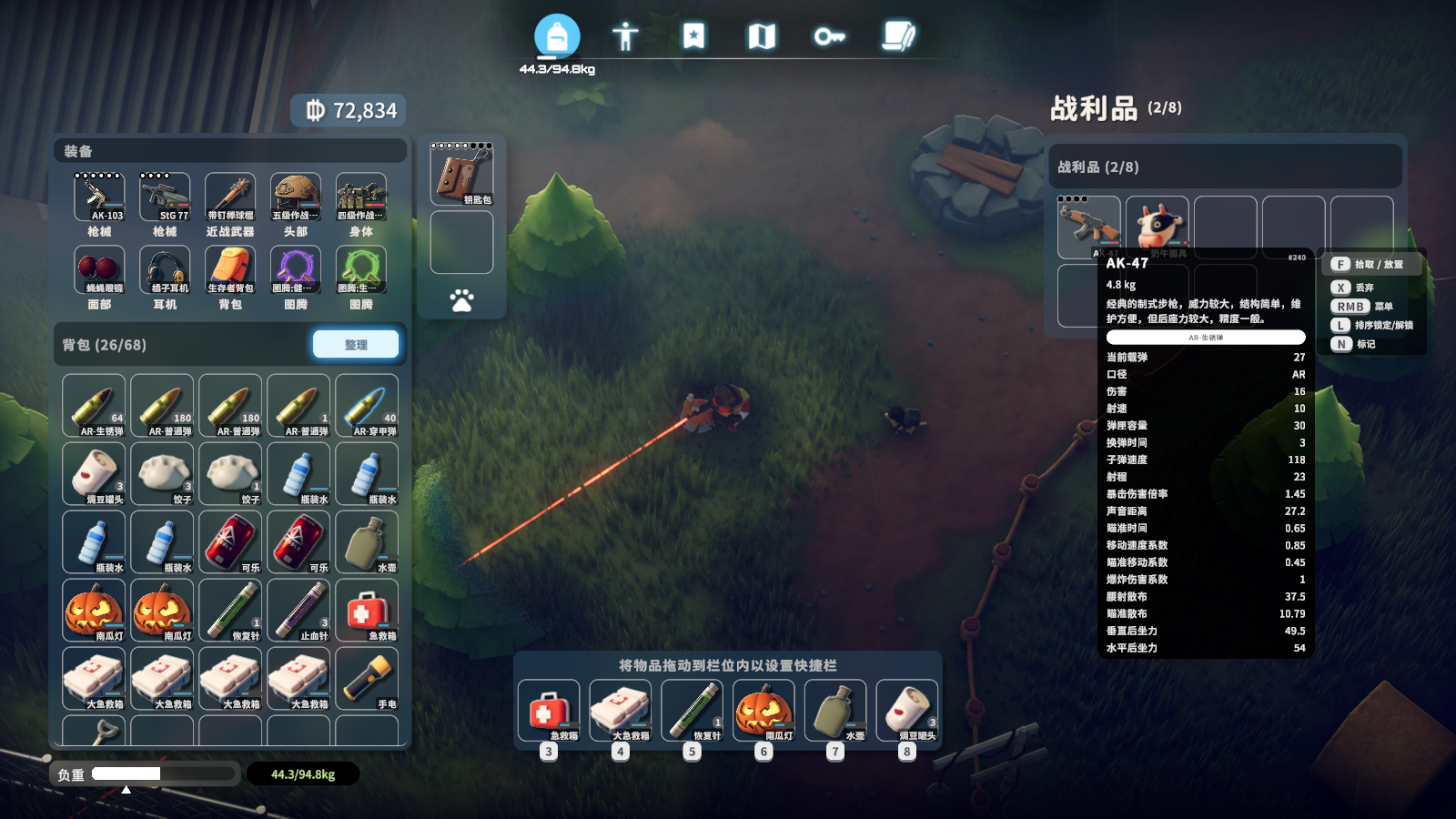Choose the spiked baseball bat melee slot
This screenshot has width=1456, height=819.
pos(230,197)
